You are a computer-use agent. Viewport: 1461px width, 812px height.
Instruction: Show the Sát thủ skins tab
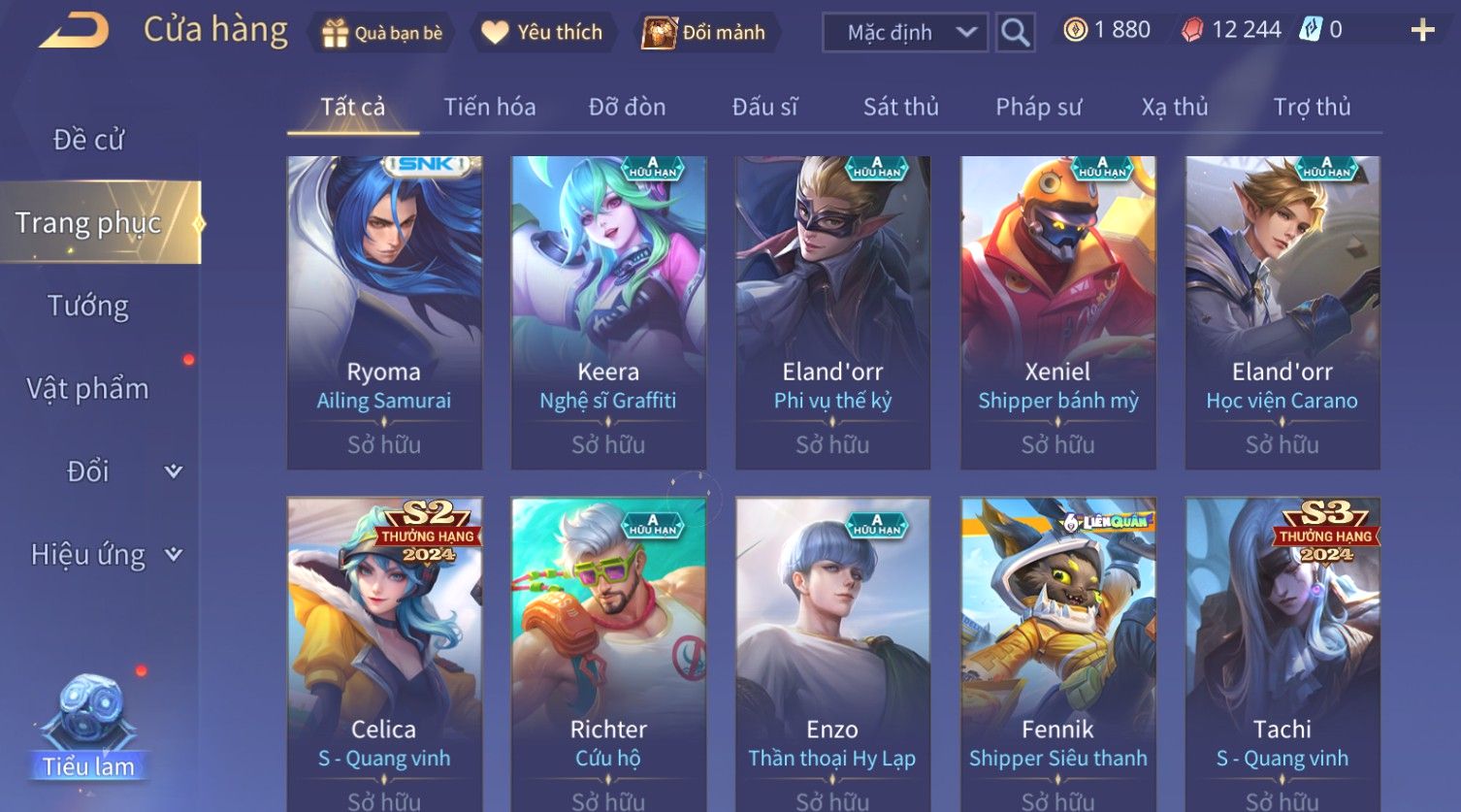pos(900,107)
